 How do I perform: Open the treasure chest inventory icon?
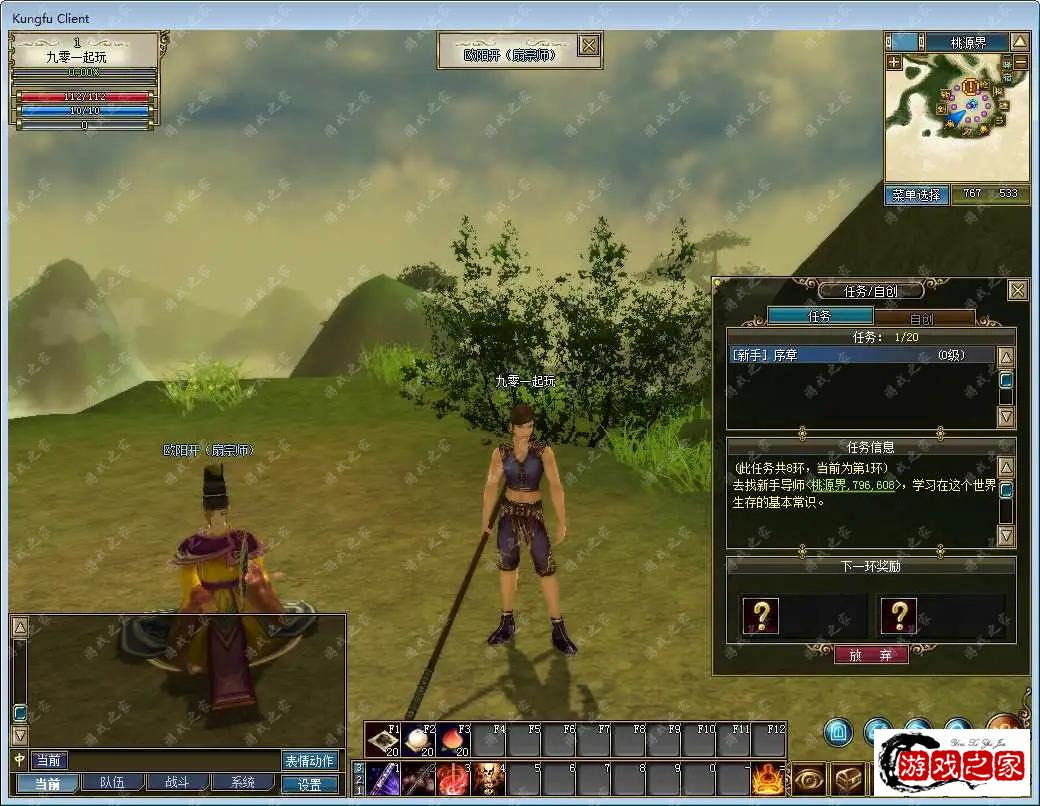848,779
